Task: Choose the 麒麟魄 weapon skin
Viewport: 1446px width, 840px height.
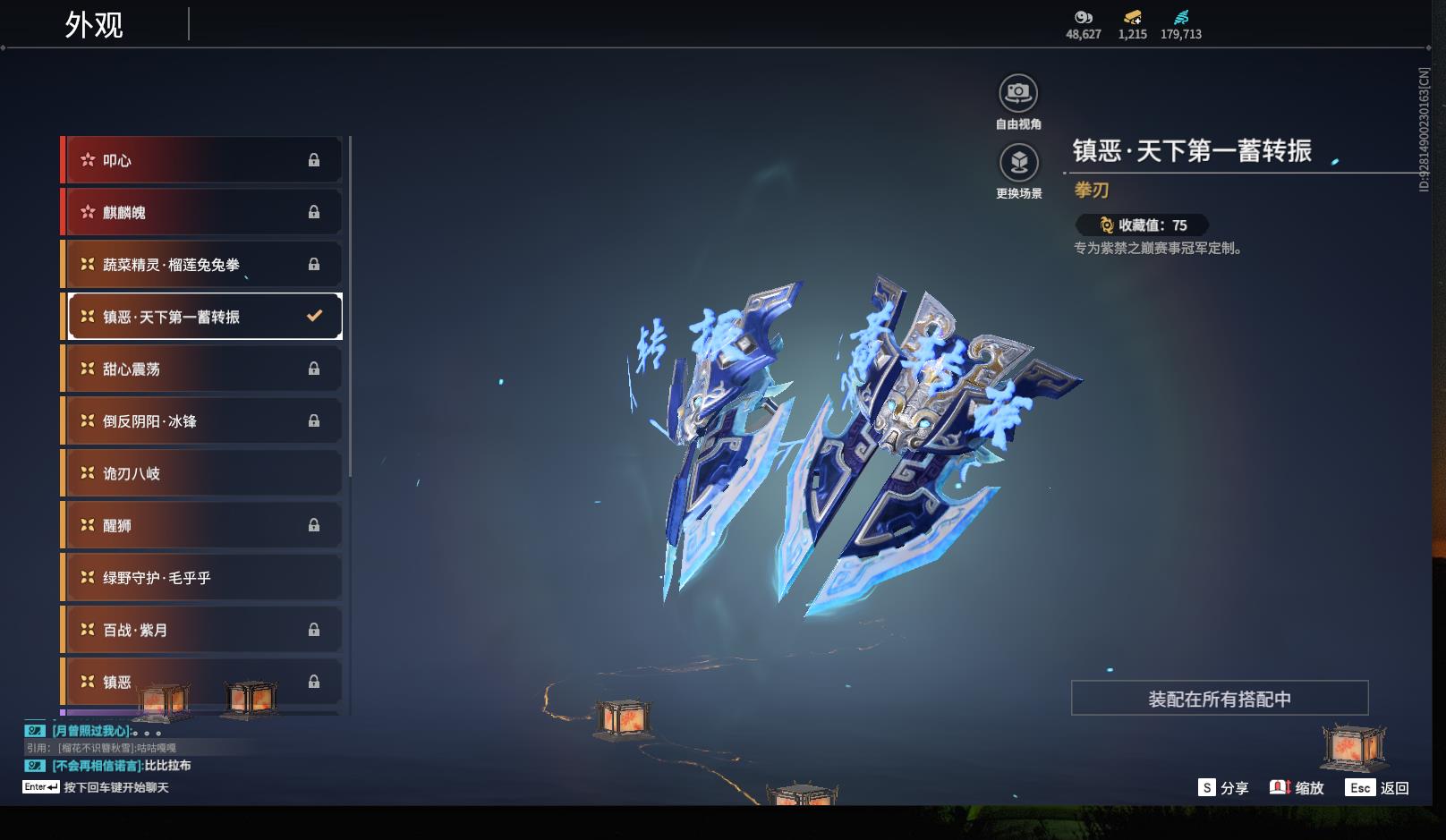Action: click(202, 212)
